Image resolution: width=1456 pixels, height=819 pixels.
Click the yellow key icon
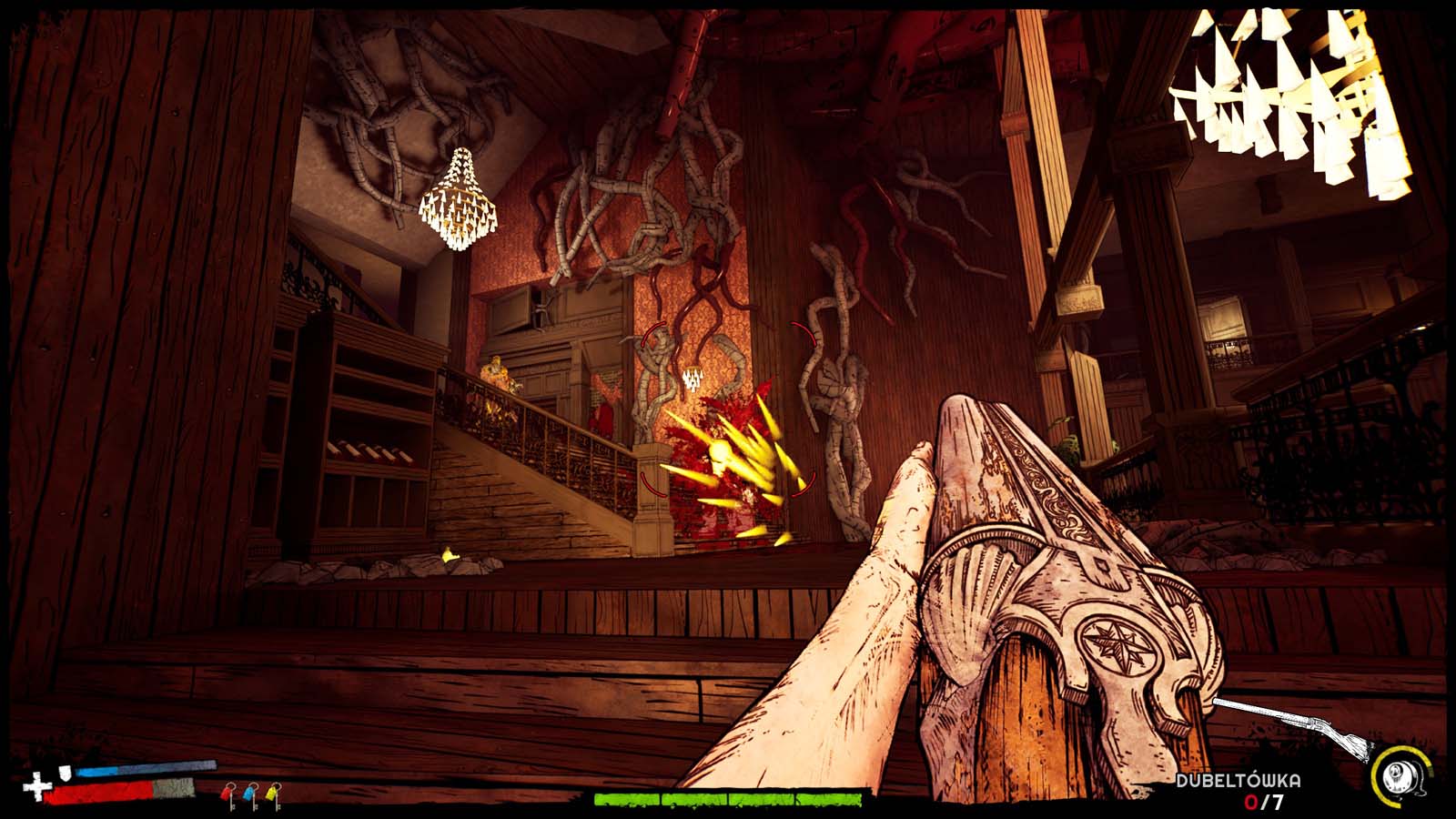coord(272,795)
